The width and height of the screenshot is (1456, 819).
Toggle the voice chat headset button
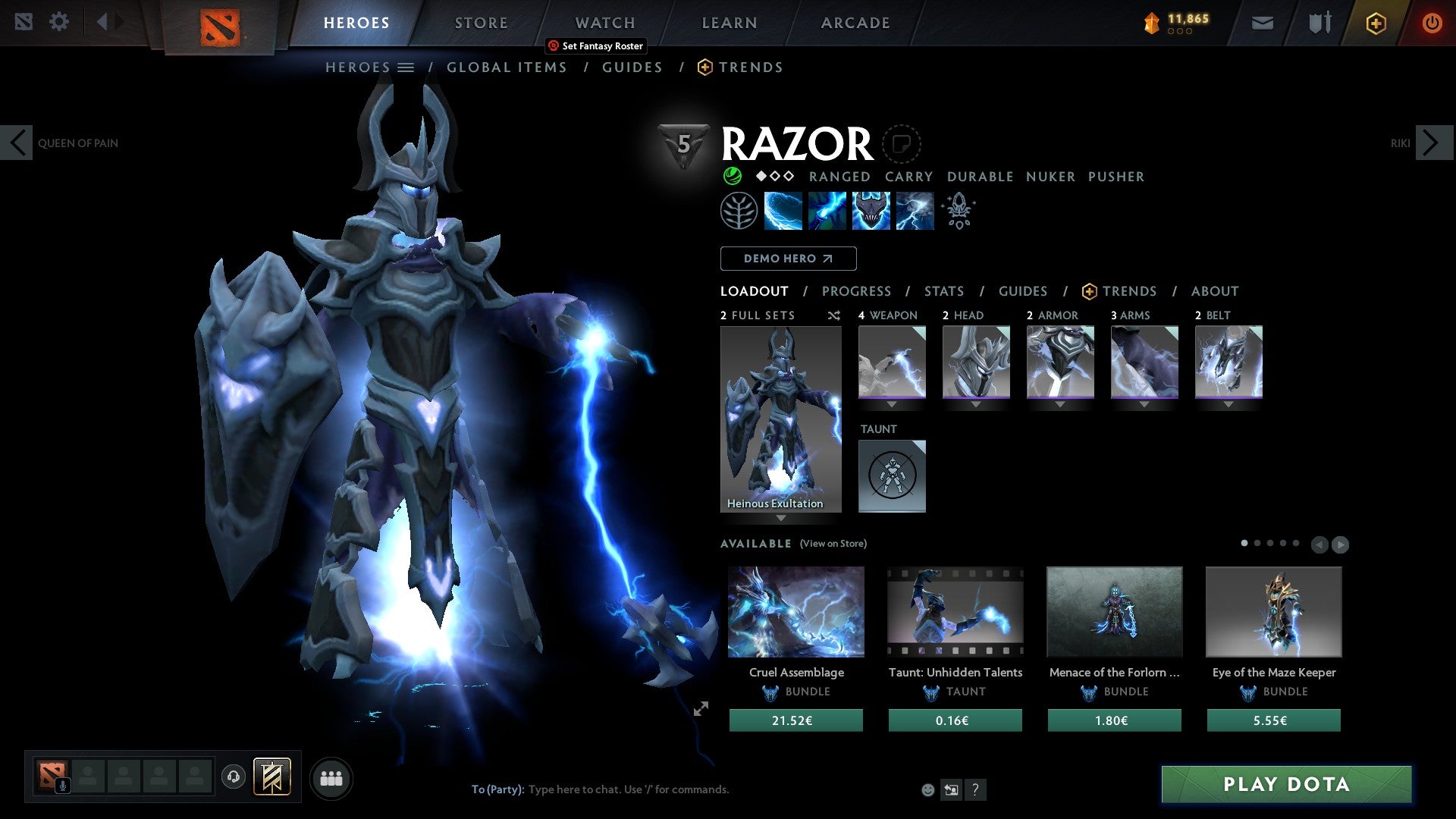[x=234, y=777]
